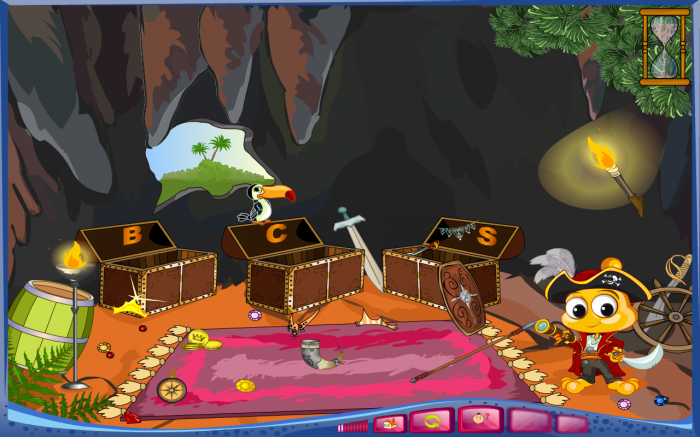
Task: Go to the home screen via the house button
Action: click(x=389, y=423)
